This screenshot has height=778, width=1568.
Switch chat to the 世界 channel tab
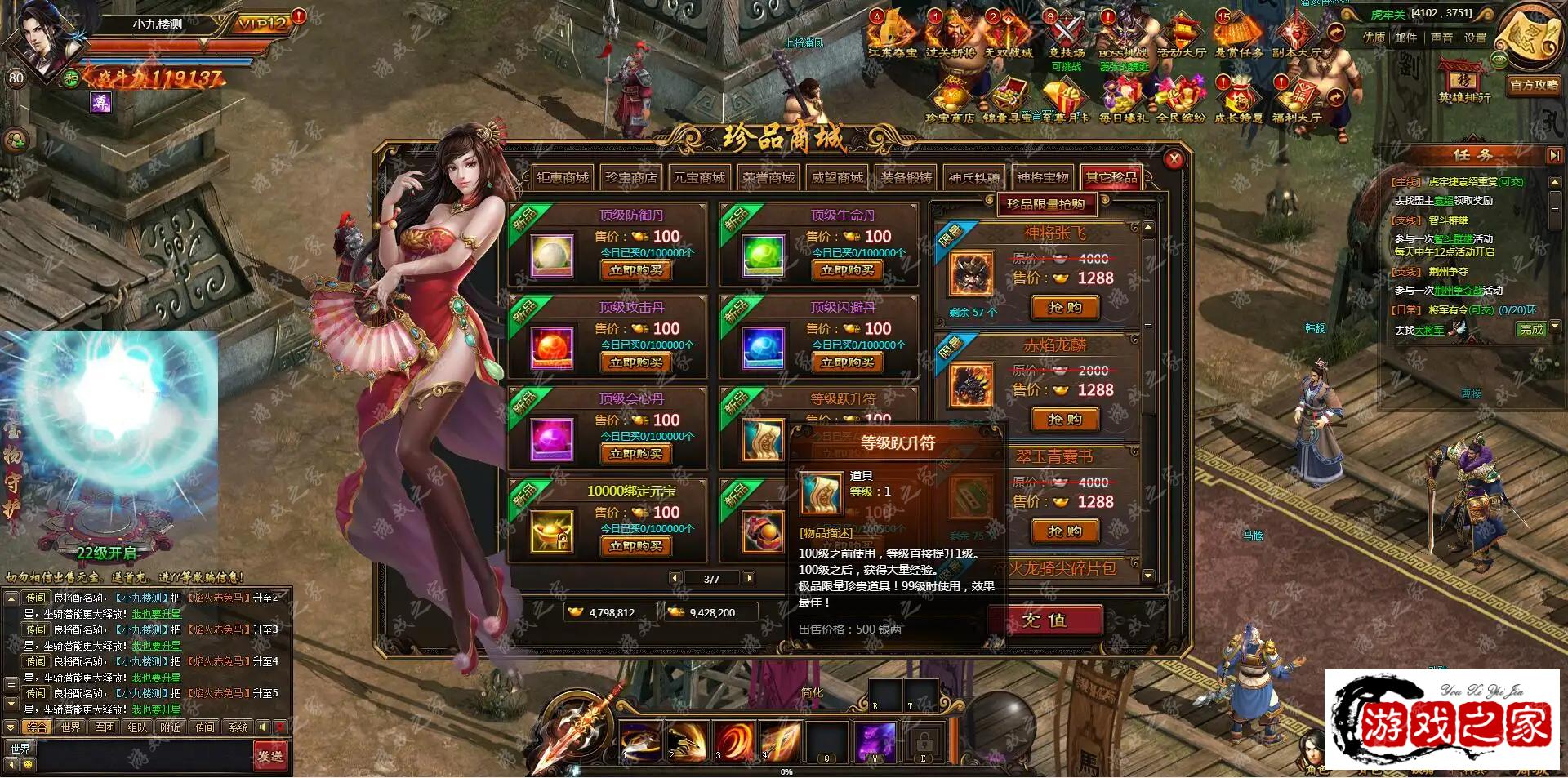71,727
